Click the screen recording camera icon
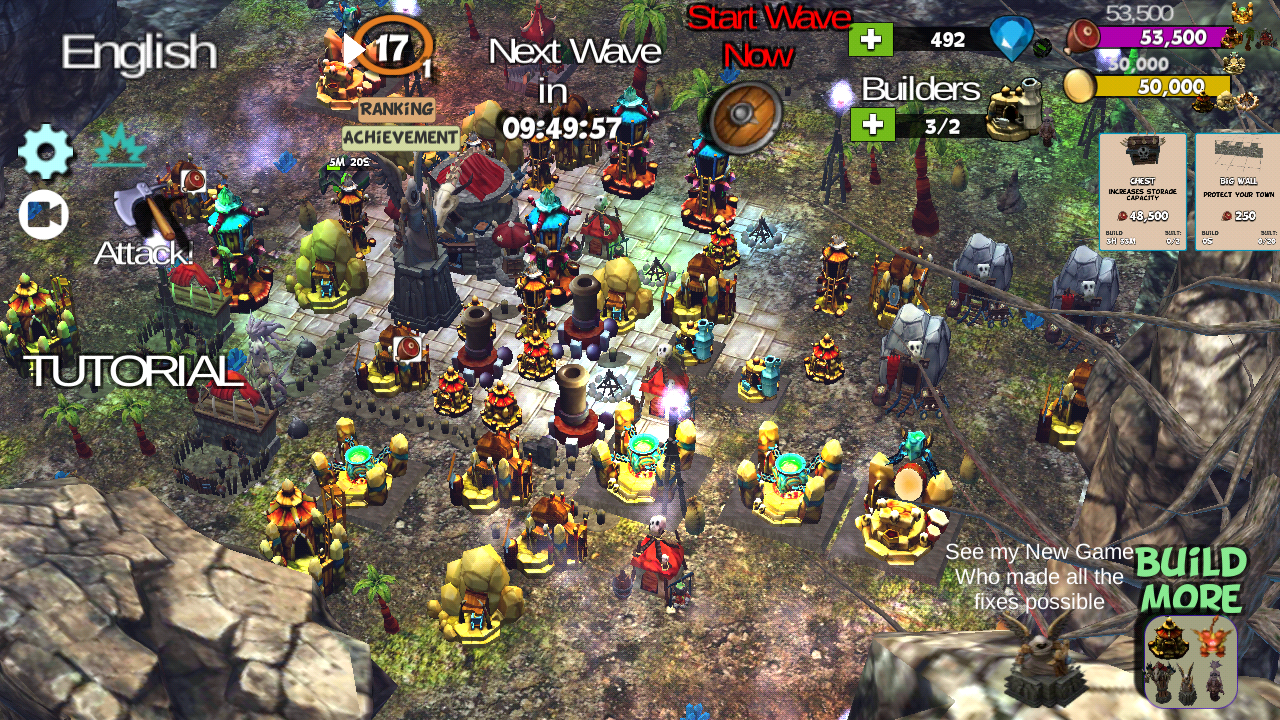1280x720 pixels. click(42, 213)
